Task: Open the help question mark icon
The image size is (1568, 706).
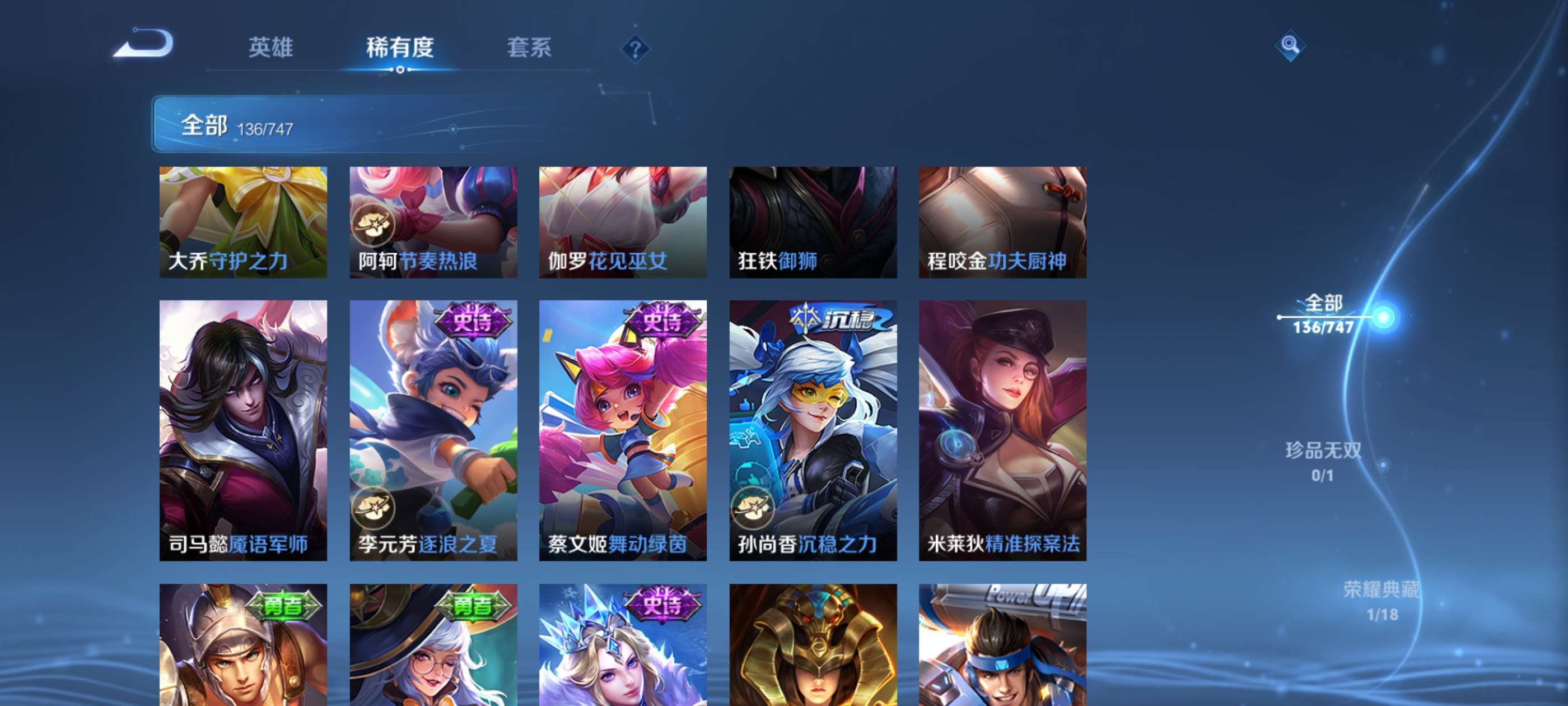Action: [636, 49]
